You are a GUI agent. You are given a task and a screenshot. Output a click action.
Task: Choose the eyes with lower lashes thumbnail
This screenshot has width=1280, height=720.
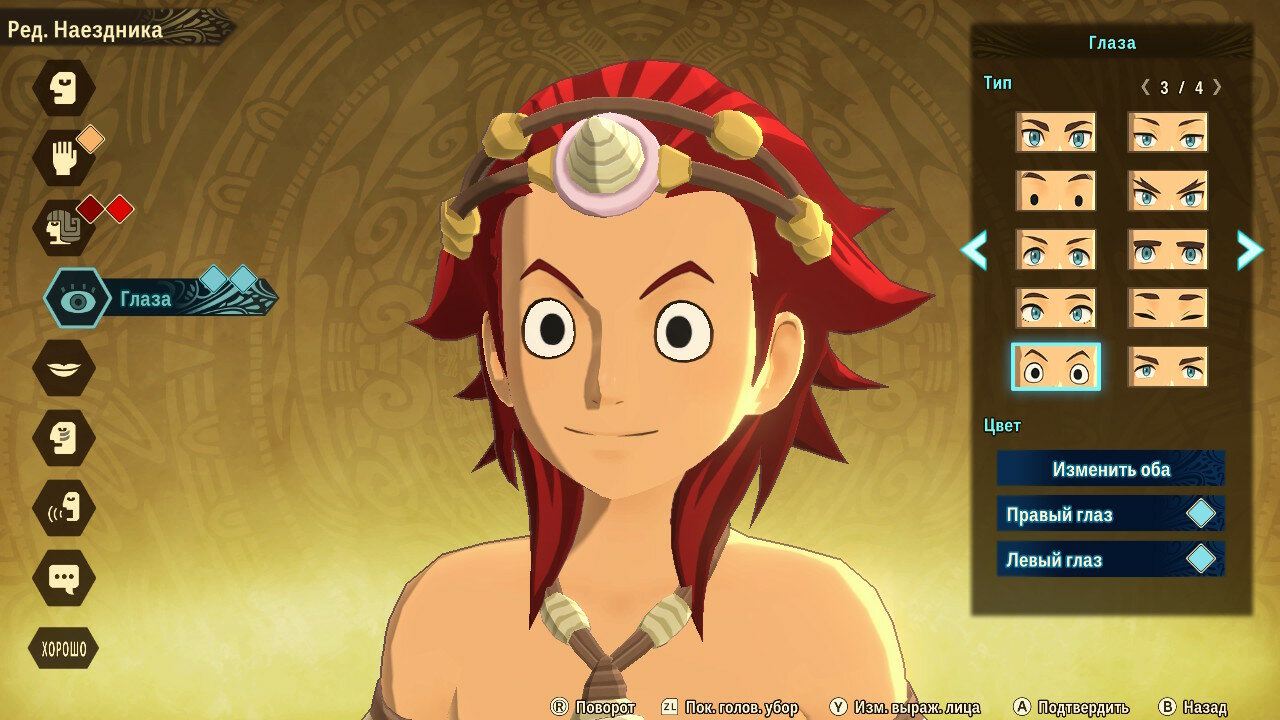tap(1056, 308)
